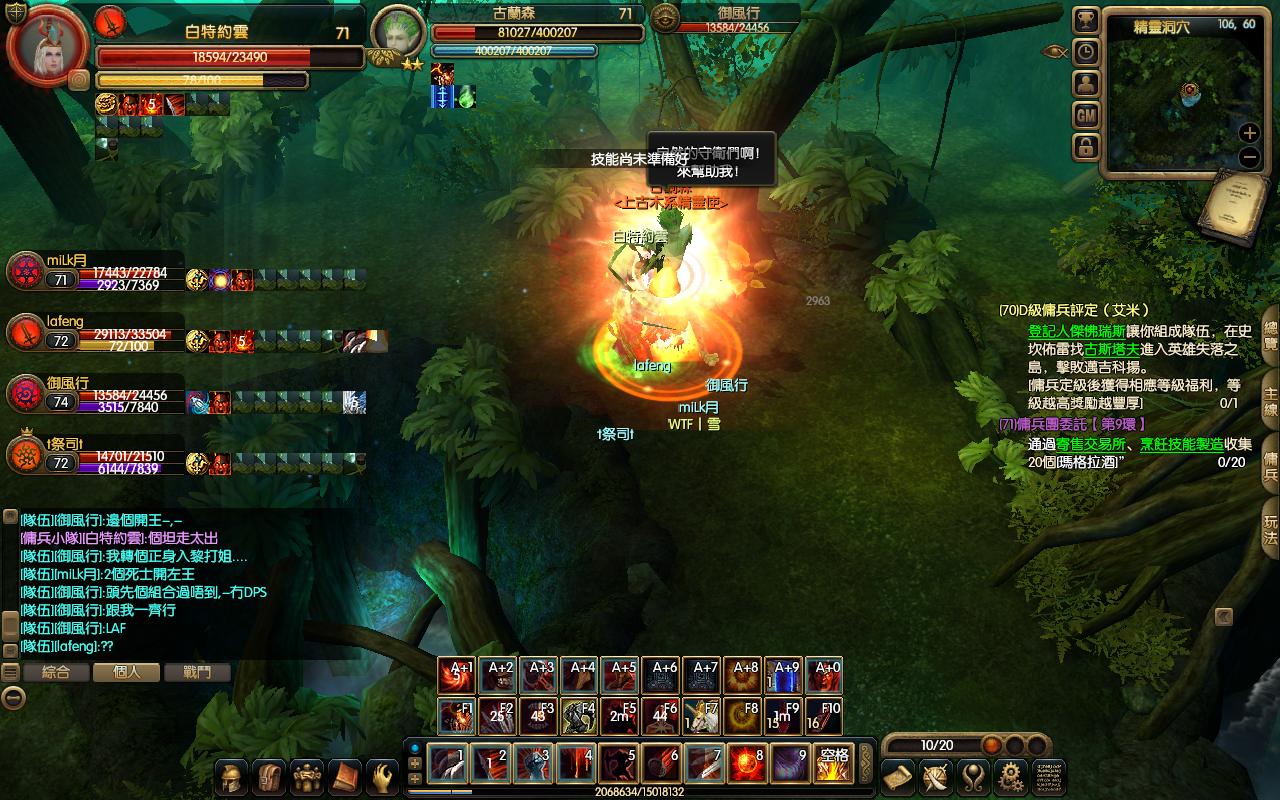Toggle the padlock icon beside the minimap

[x=1086, y=147]
